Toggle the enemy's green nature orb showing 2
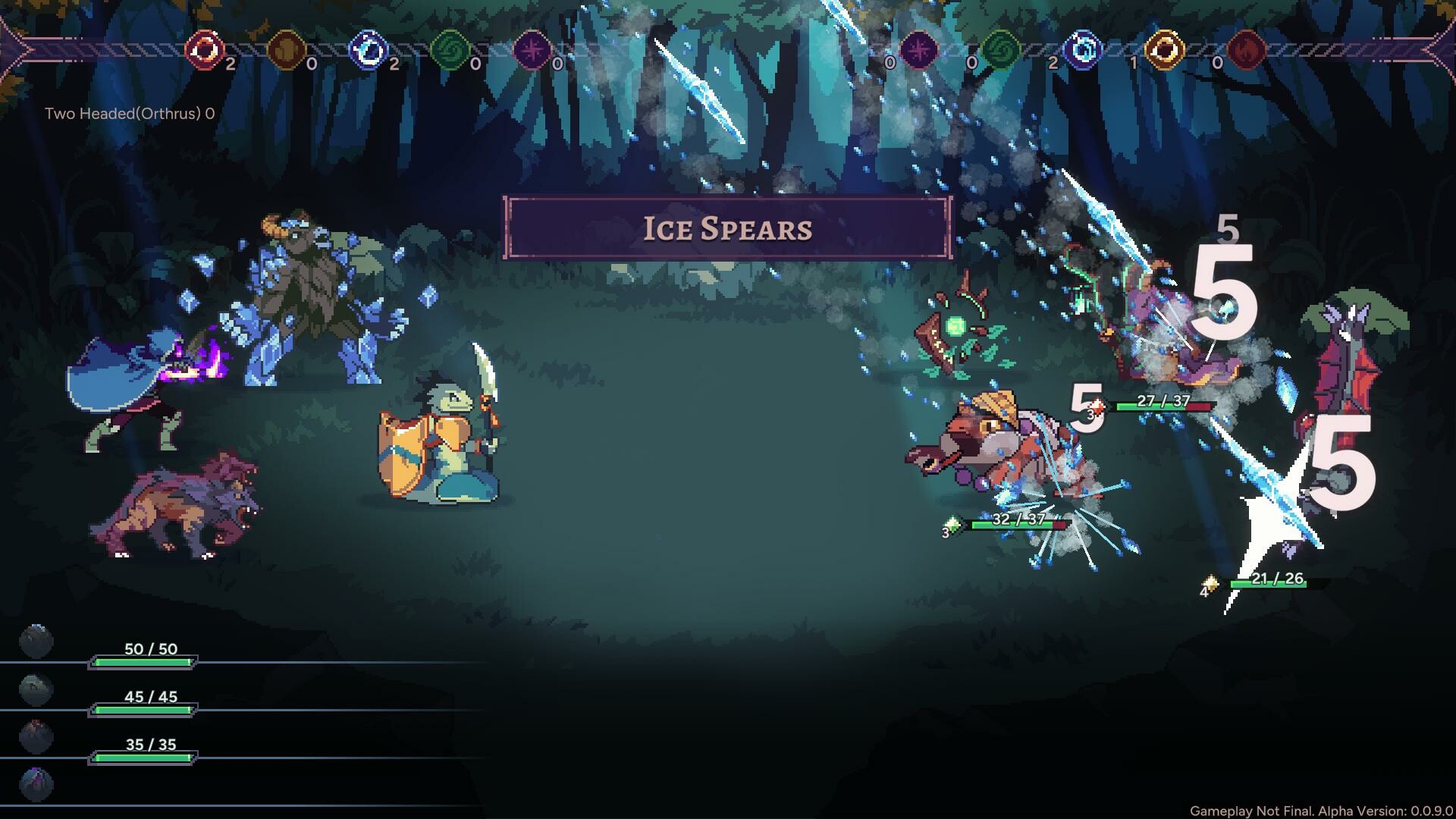1456x819 pixels. pos(1001,52)
